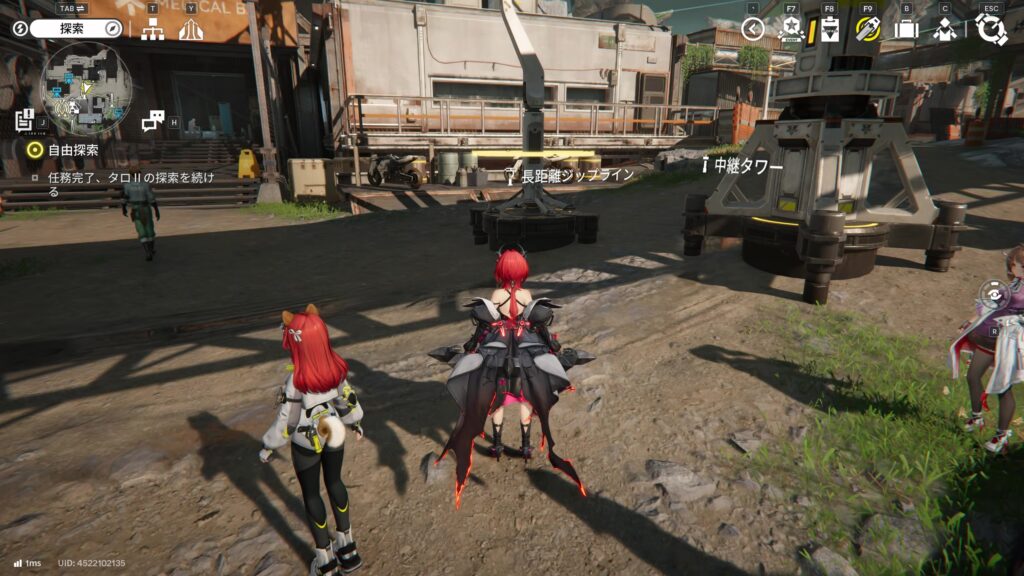Open the mission log document icon
Screen dimensions: 1024x576
(x=25, y=120)
